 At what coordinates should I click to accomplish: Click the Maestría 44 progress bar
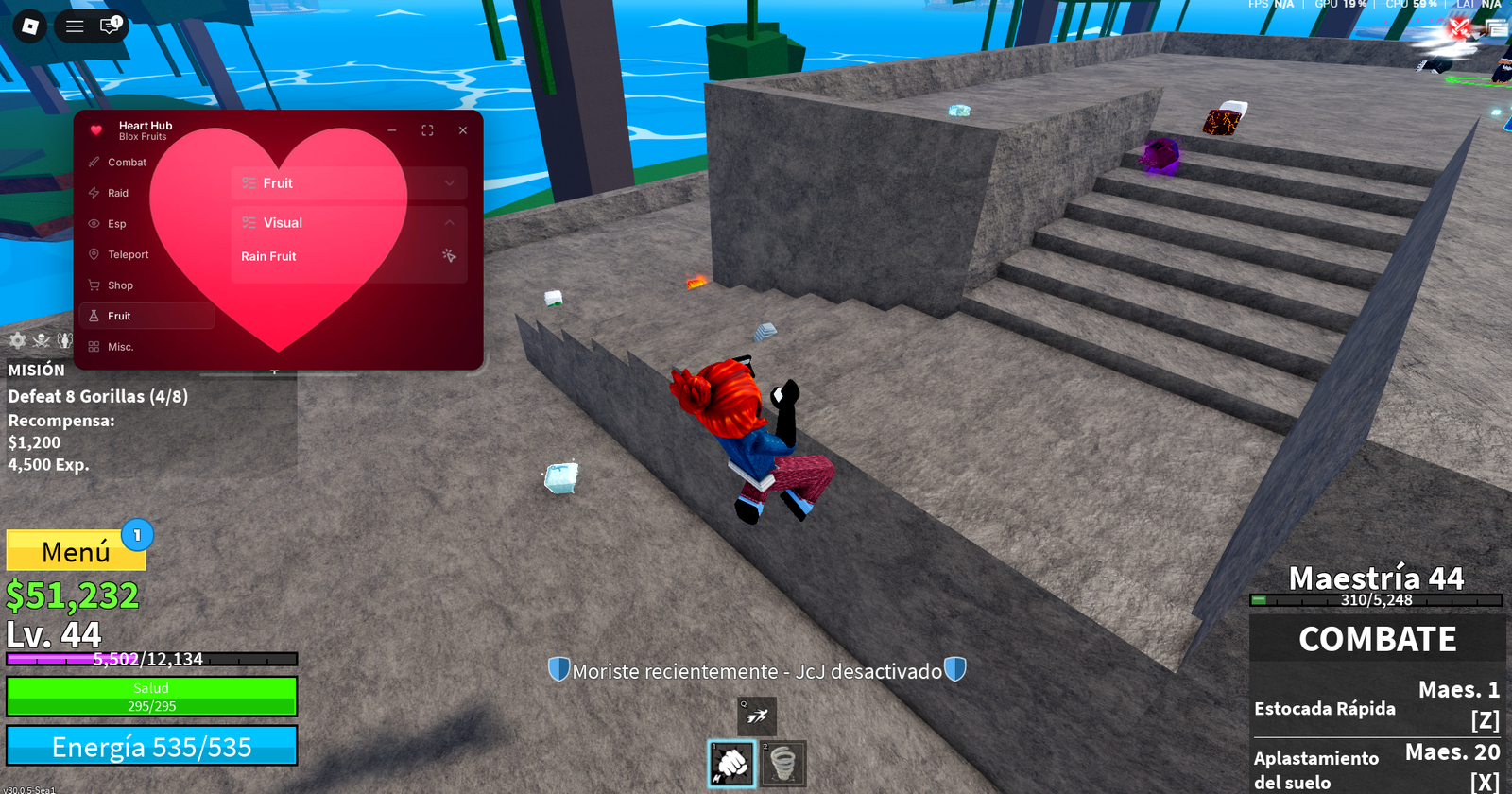[x=1376, y=599]
